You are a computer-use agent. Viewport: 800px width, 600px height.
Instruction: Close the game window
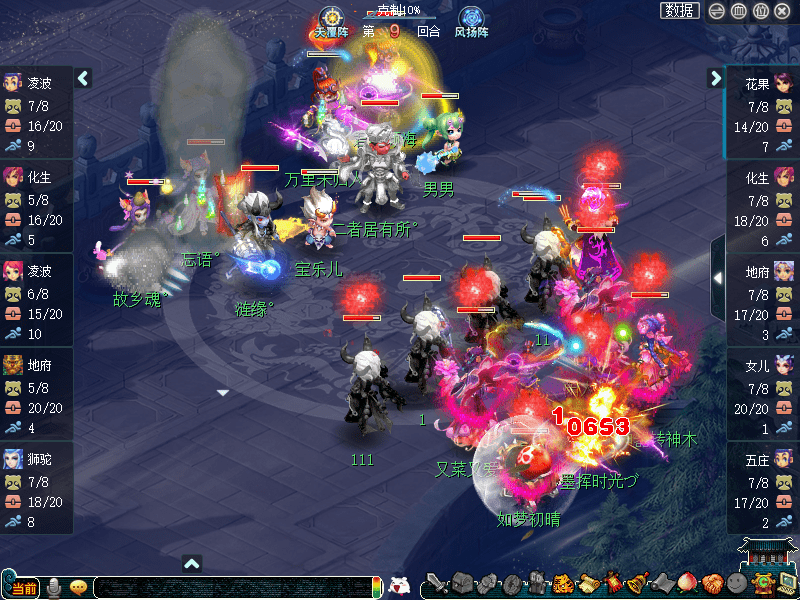coord(785,11)
